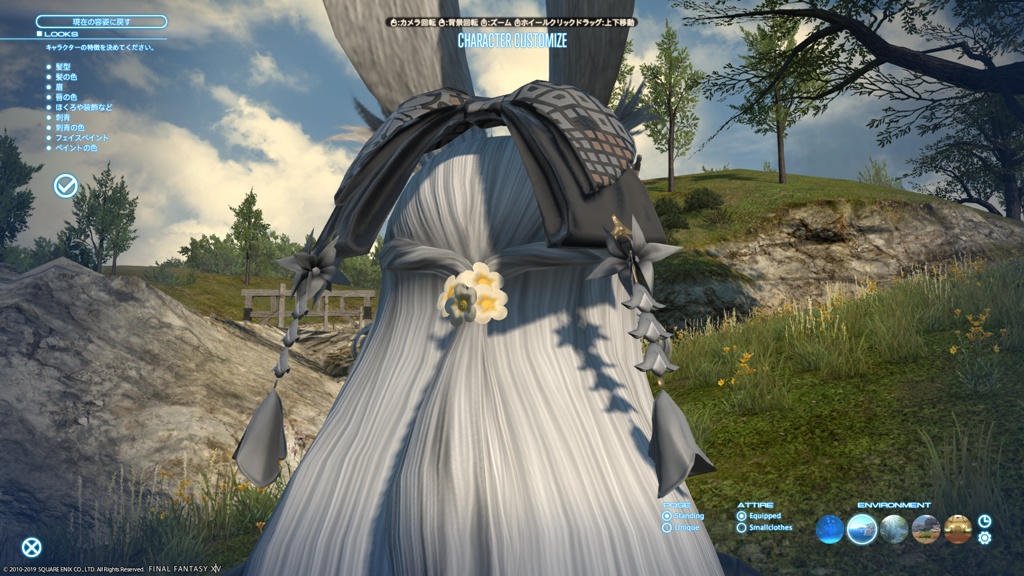1024x576 pixels.
Task: Choose the 眉 eyebrows option
Action: (59, 87)
